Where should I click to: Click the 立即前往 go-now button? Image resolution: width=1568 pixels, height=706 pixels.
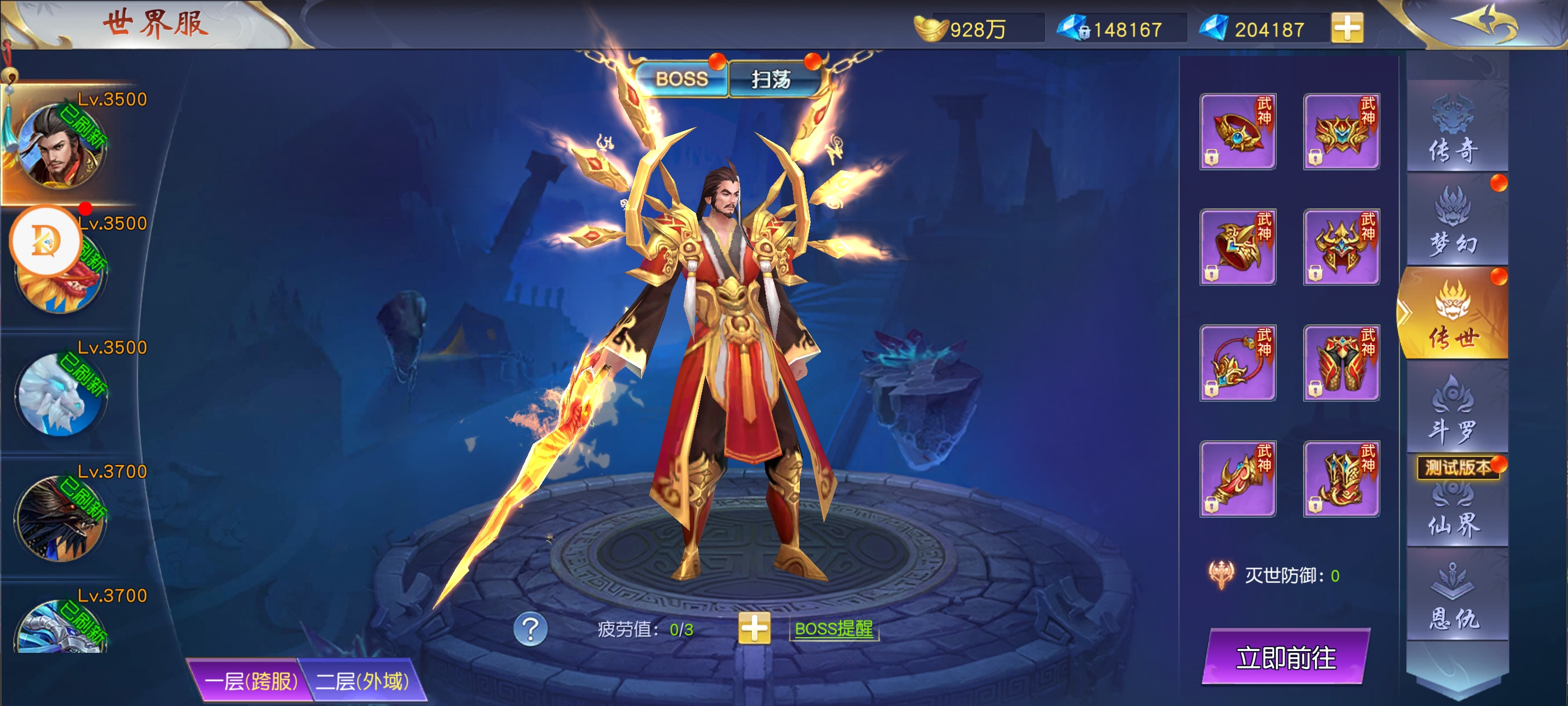pos(1286,657)
